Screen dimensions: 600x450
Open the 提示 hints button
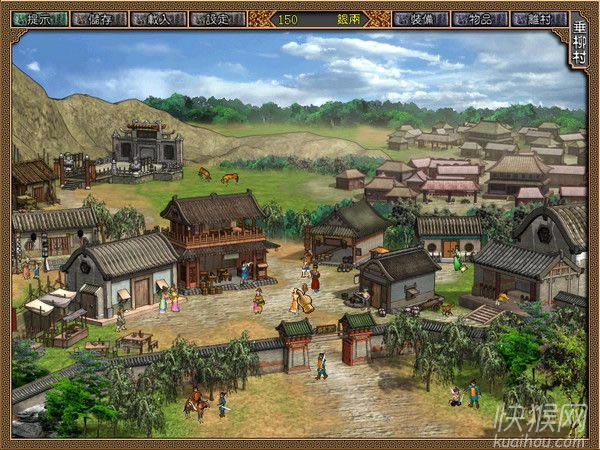click(40, 18)
